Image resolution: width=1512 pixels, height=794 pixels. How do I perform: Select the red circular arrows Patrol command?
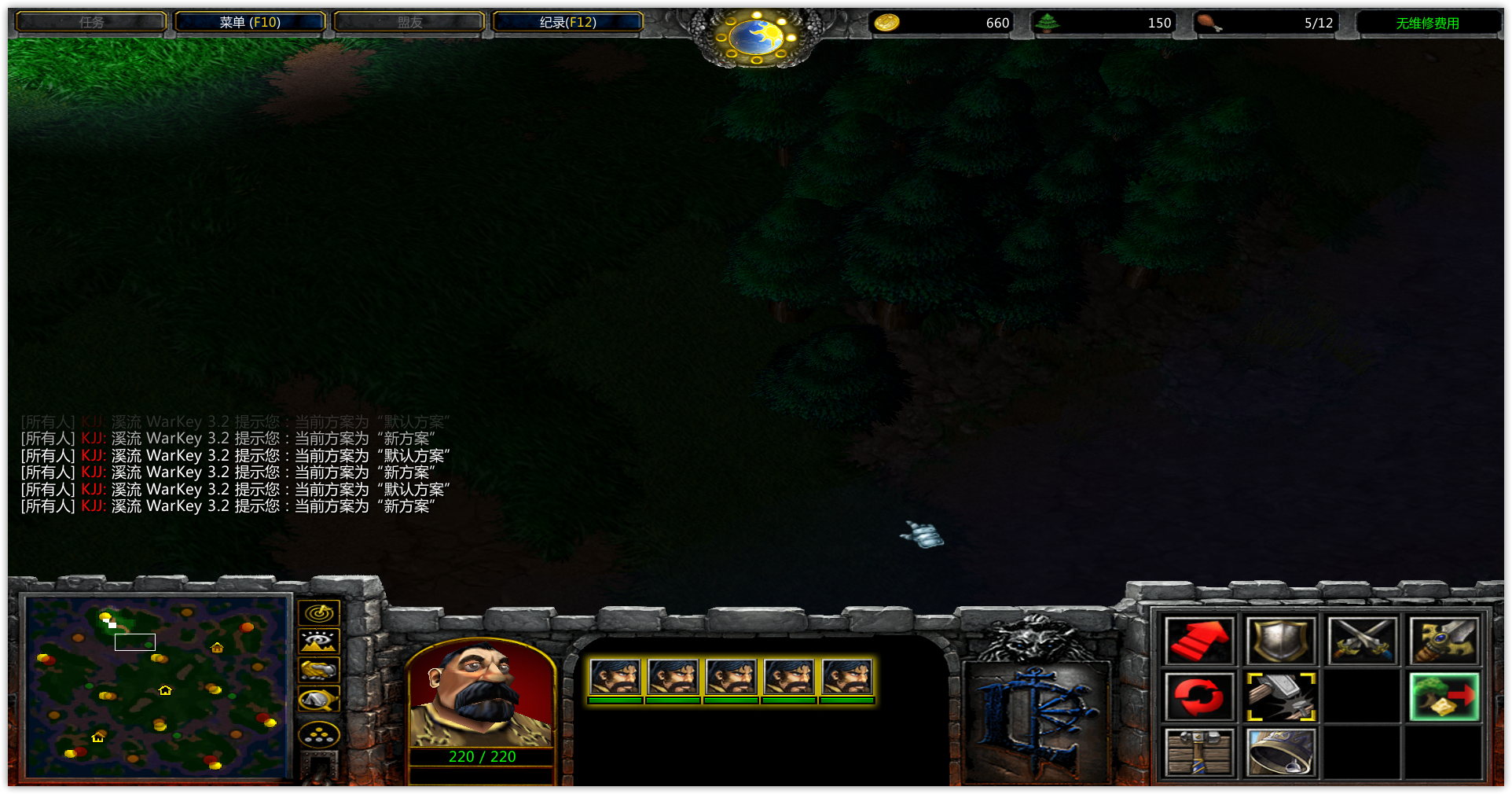[1198, 697]
